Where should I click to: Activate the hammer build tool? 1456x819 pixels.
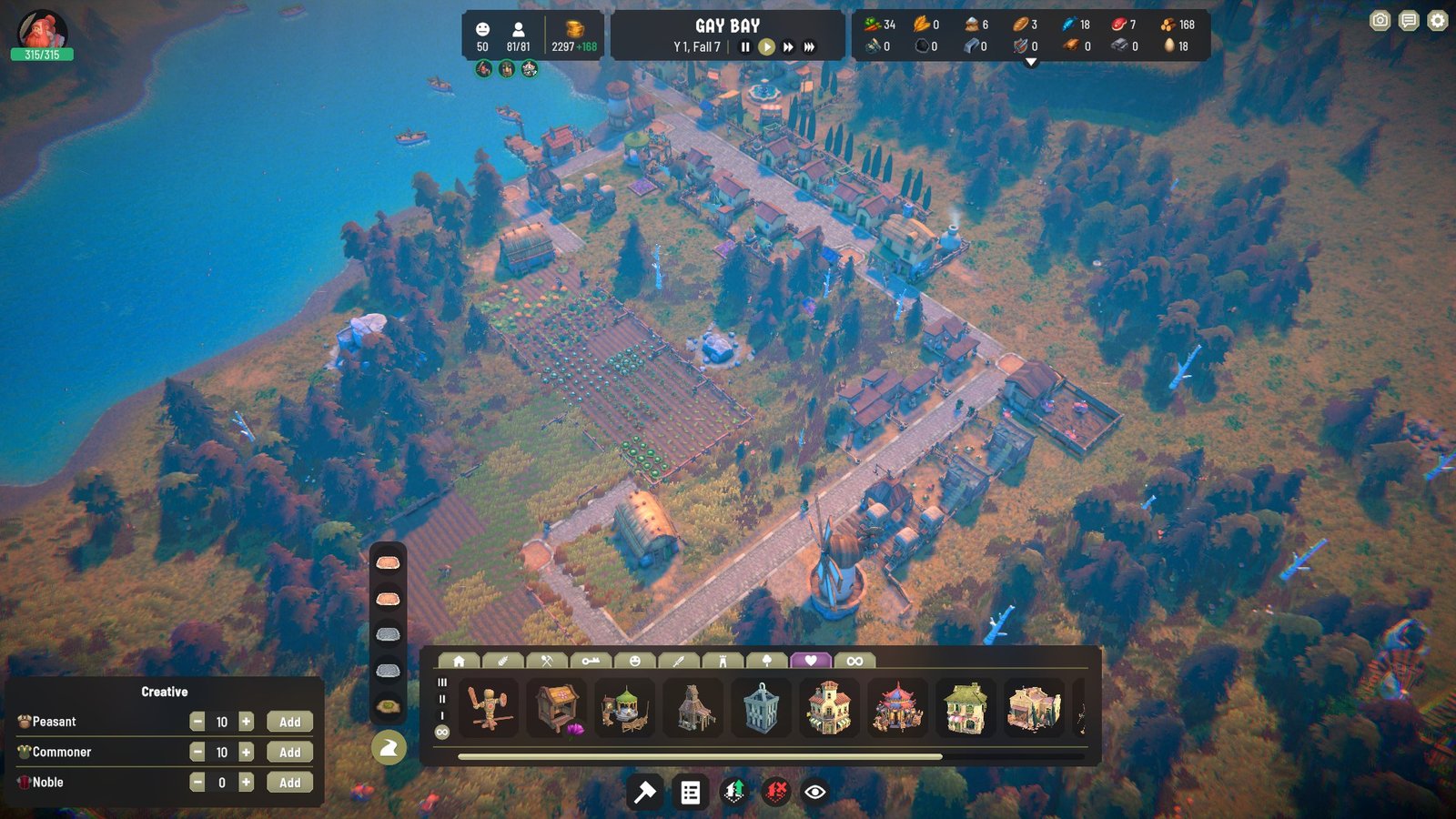645,793
